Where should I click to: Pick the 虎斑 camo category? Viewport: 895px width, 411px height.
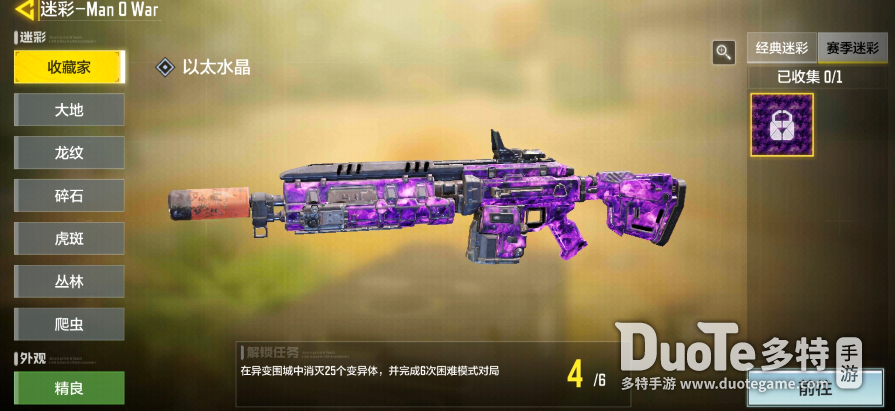coord(69,239)
